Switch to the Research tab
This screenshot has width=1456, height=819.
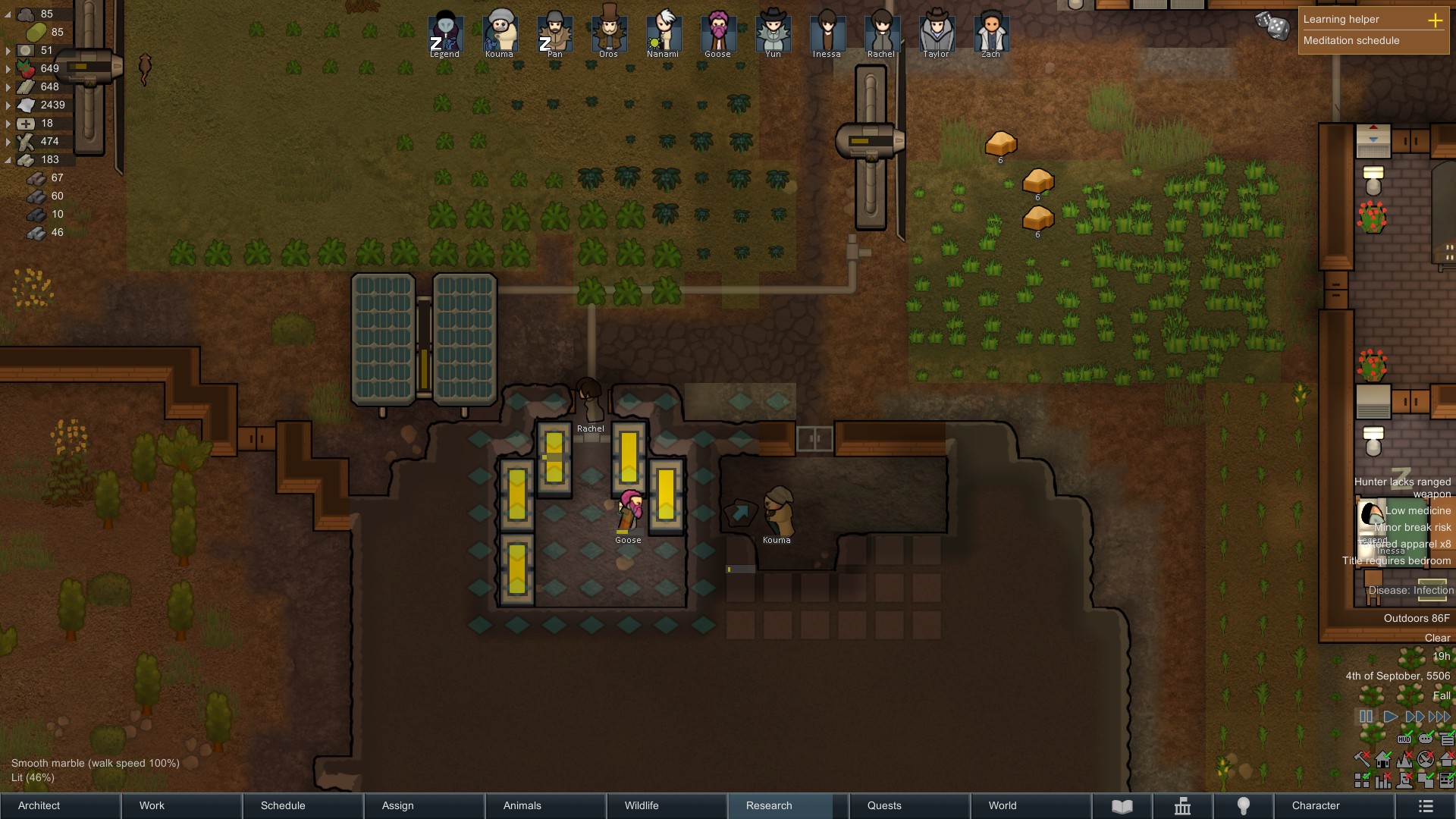(768, 805)
